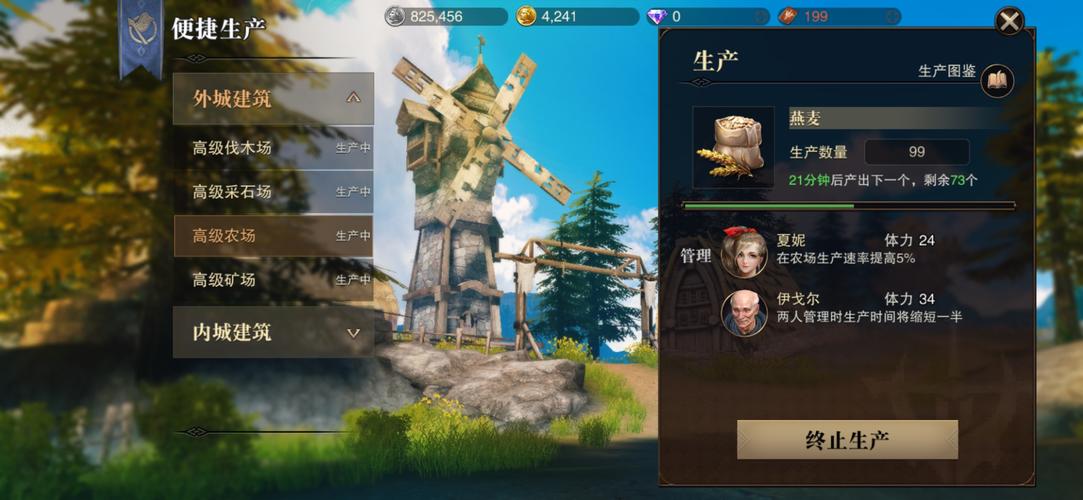Click the 燕麦 oat sack item icon
1083x500 pixels.
tap(733, 148)
